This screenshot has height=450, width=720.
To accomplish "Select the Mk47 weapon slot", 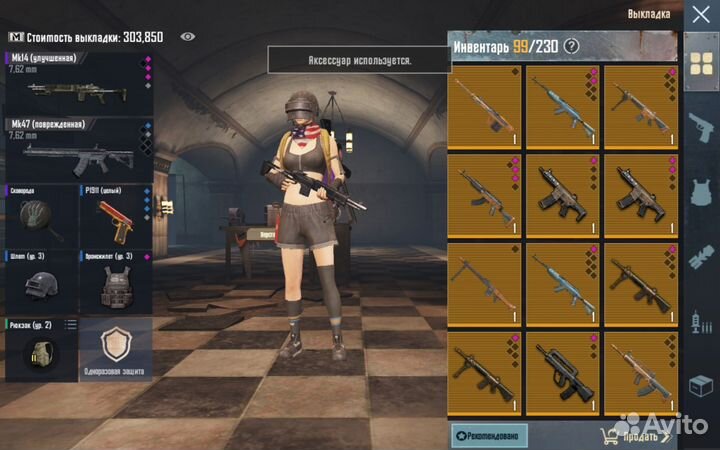I will 75,150.
